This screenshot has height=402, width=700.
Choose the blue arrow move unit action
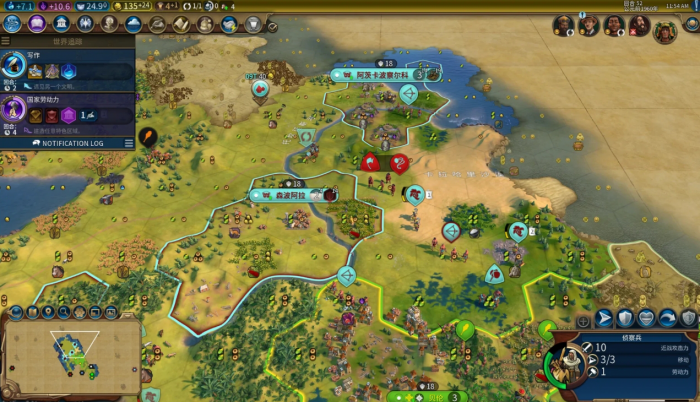point(604,318)
